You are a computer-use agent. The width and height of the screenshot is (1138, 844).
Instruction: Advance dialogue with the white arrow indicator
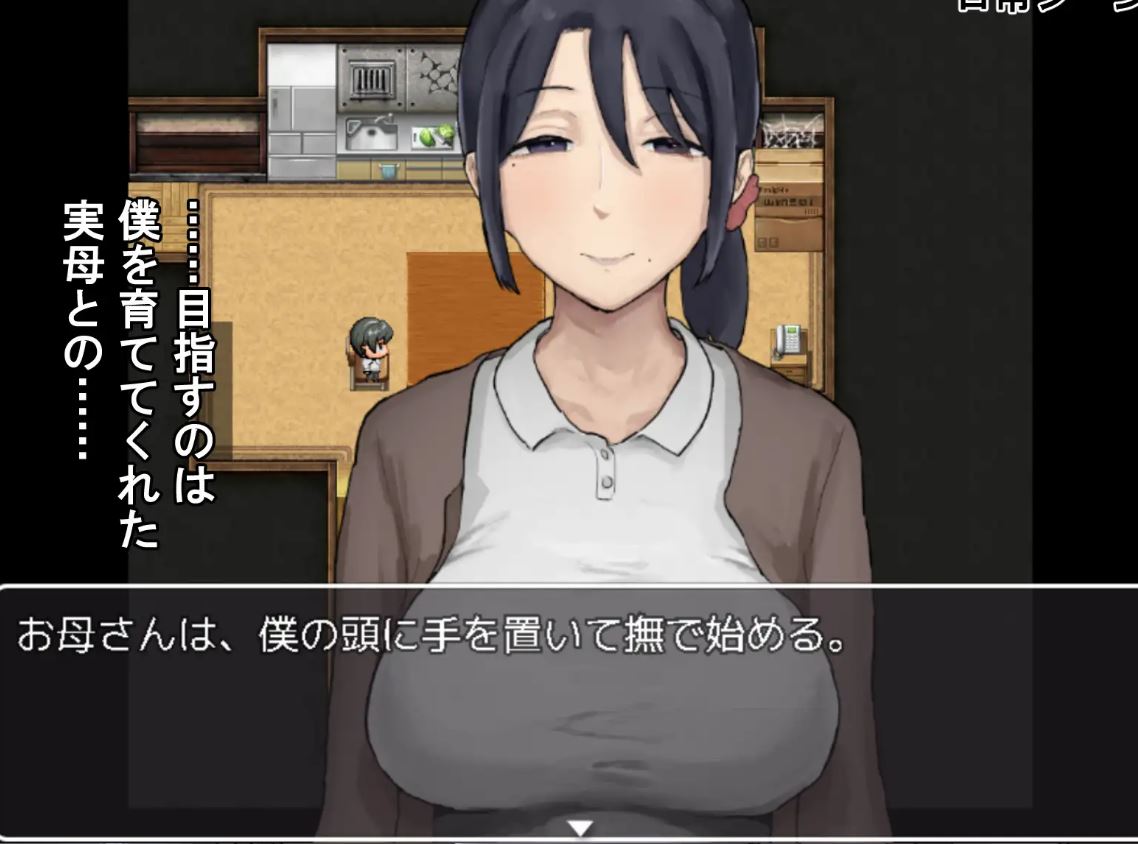(580, 828)
